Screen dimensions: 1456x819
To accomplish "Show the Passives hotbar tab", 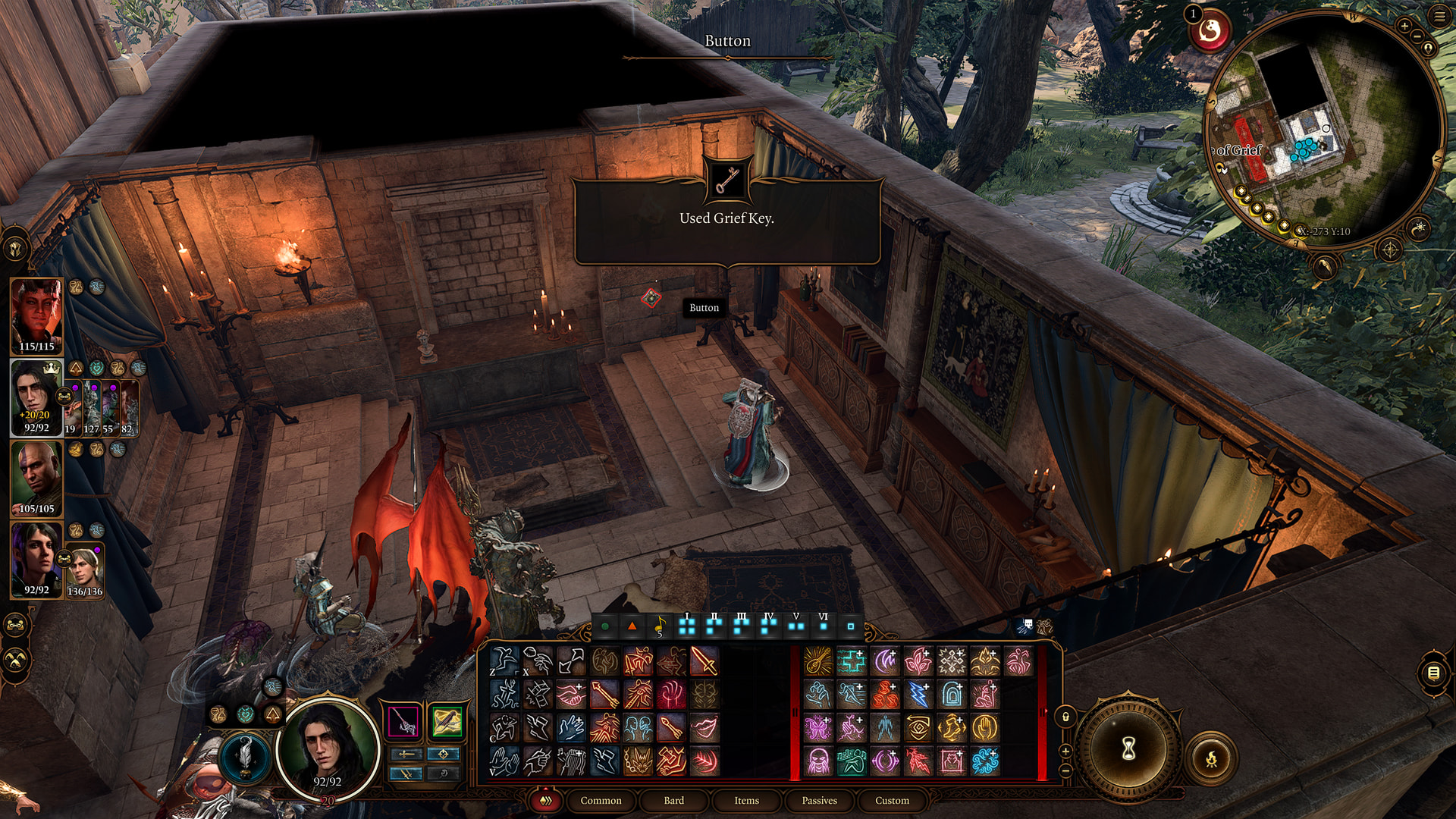I will pos(819,800).
